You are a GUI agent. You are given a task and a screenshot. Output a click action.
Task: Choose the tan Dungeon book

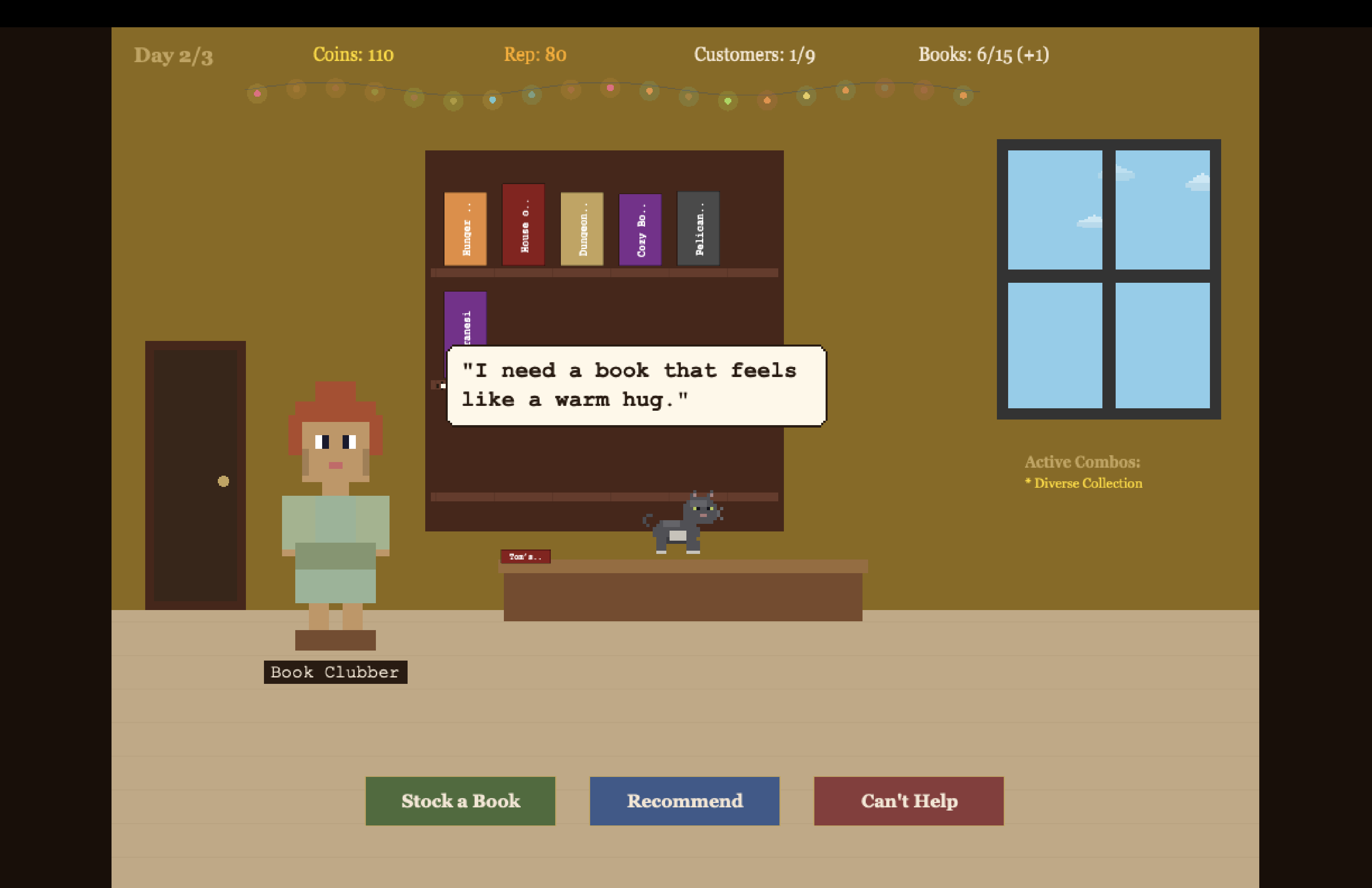click(x=582, y=229)
